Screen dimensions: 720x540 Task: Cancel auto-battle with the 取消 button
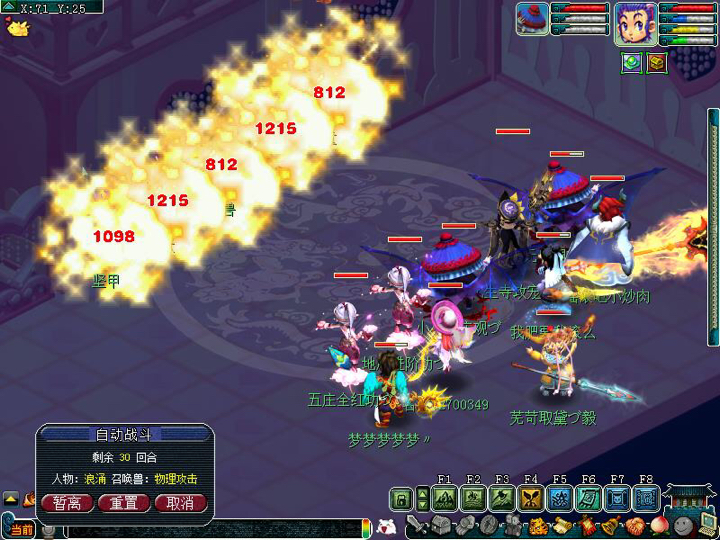click(181, 502)
